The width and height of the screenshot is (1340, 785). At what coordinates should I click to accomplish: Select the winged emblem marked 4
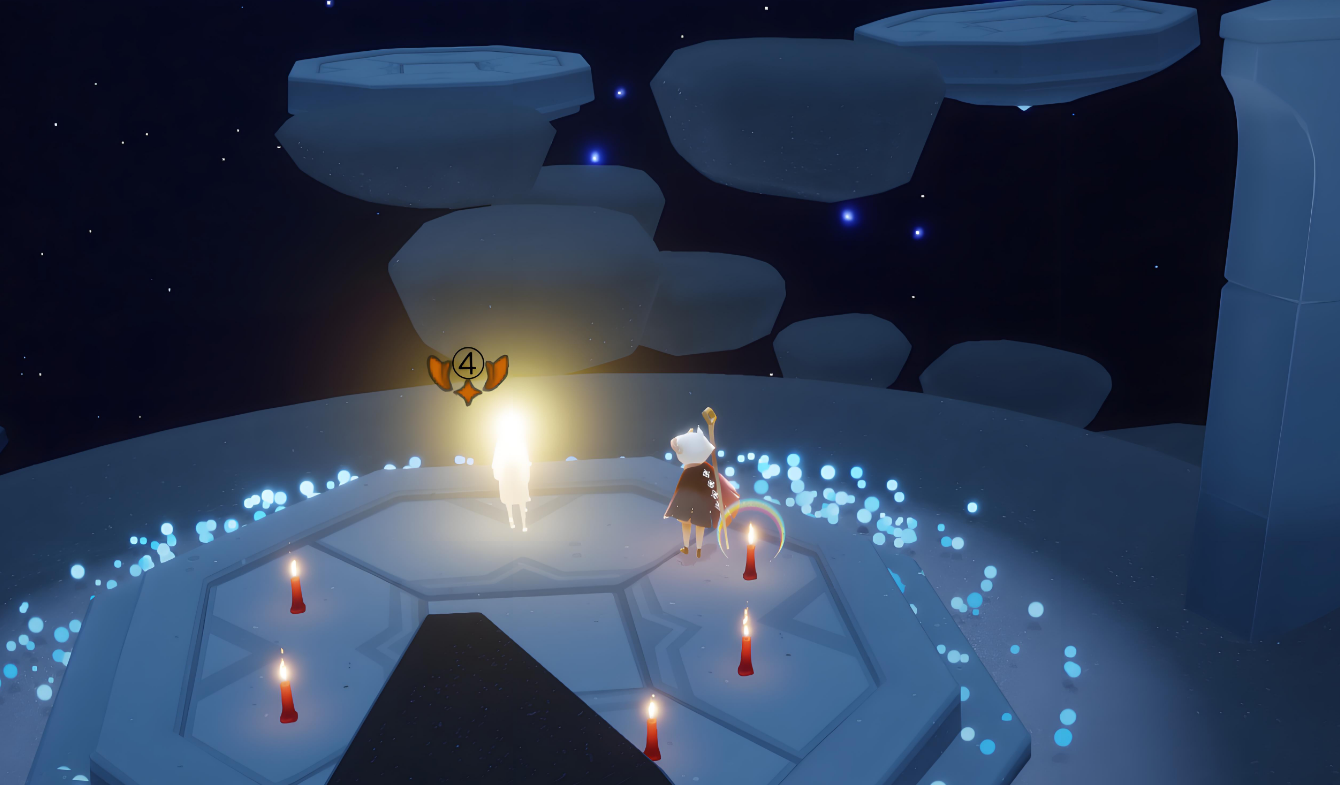(x=468, y=373)
